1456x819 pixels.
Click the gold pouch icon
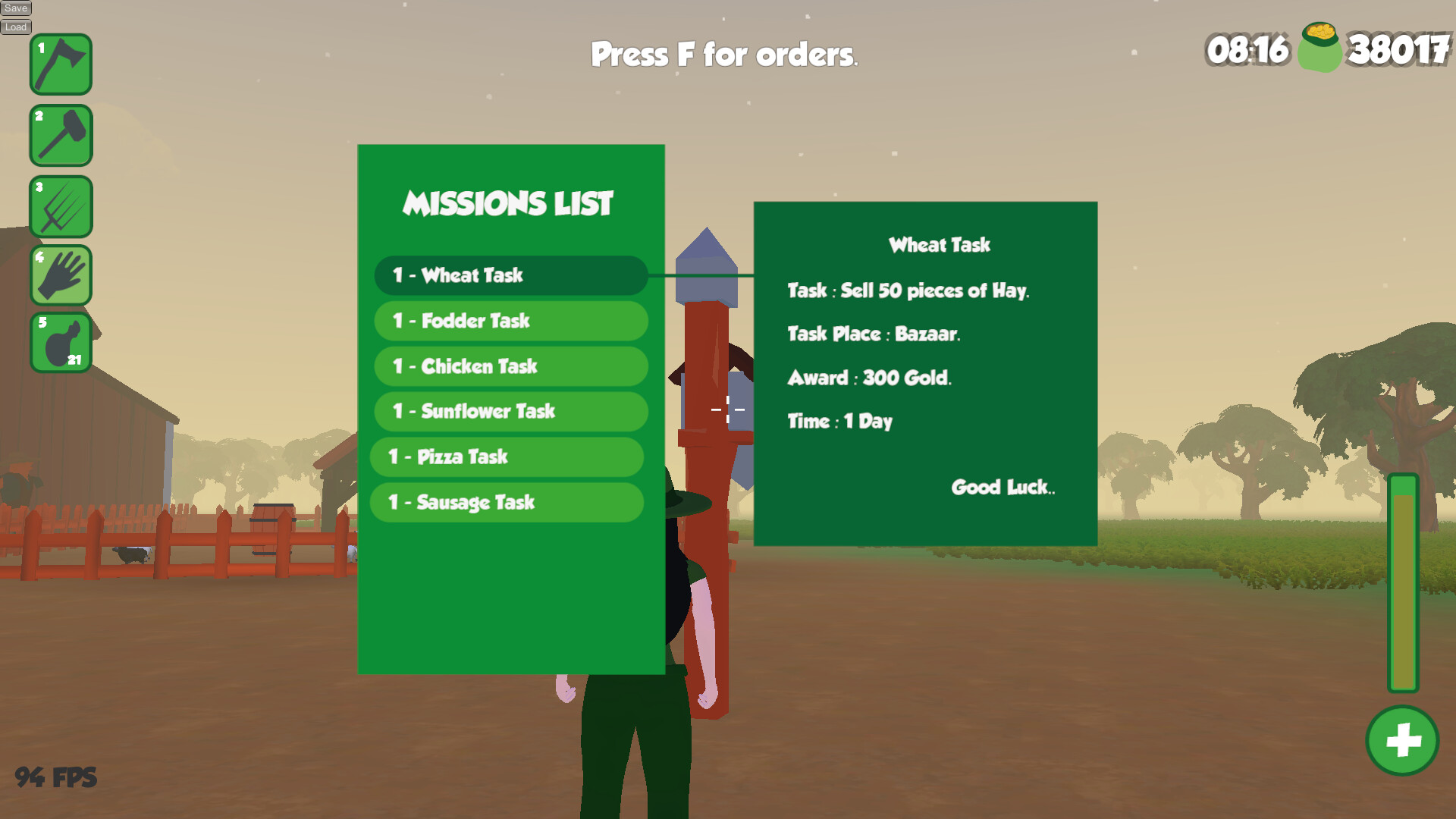click(1320, 49)
